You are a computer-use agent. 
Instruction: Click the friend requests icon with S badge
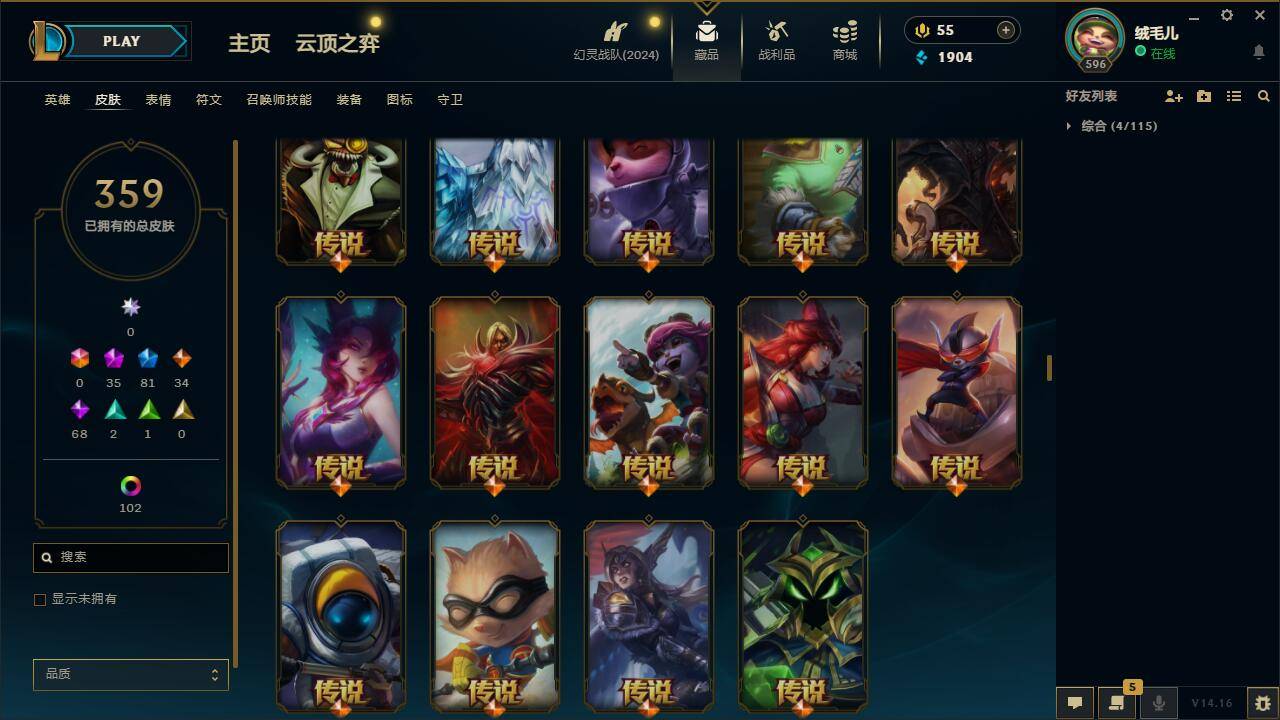(1117, 703)
